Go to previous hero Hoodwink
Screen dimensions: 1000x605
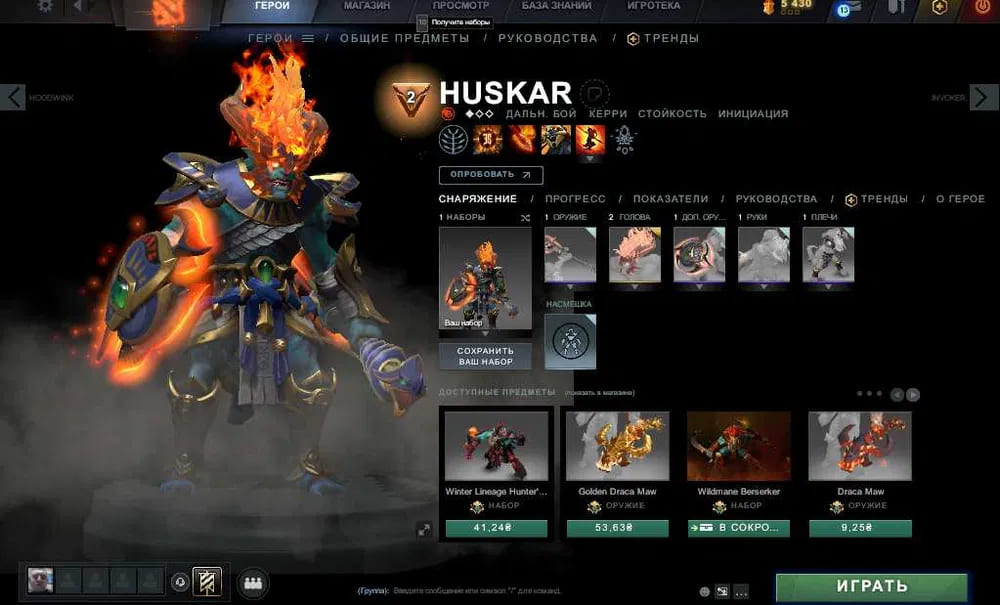click(13, 97)
